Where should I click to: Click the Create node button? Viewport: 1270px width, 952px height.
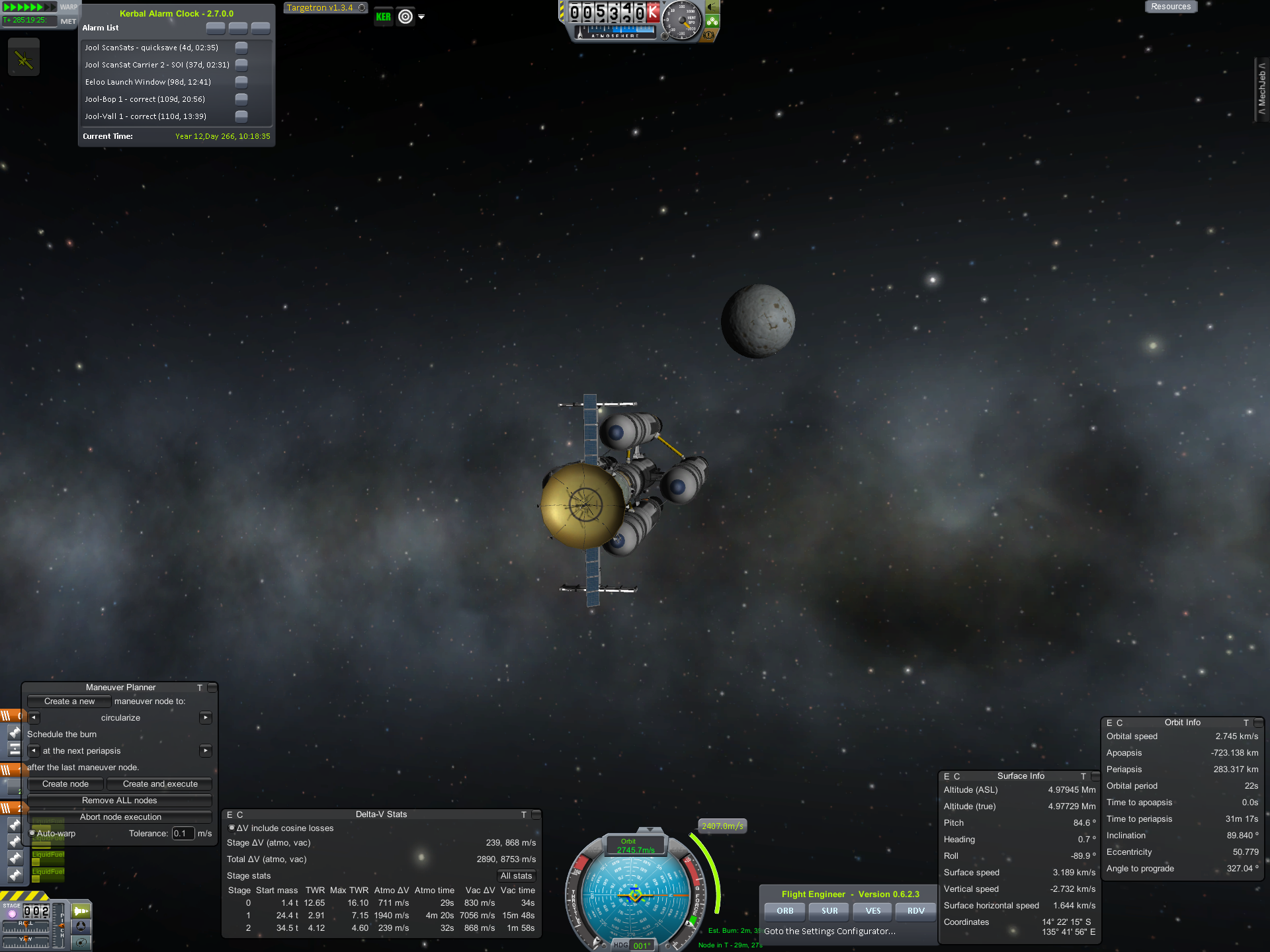pyautogui.click(x=65, y=784)
